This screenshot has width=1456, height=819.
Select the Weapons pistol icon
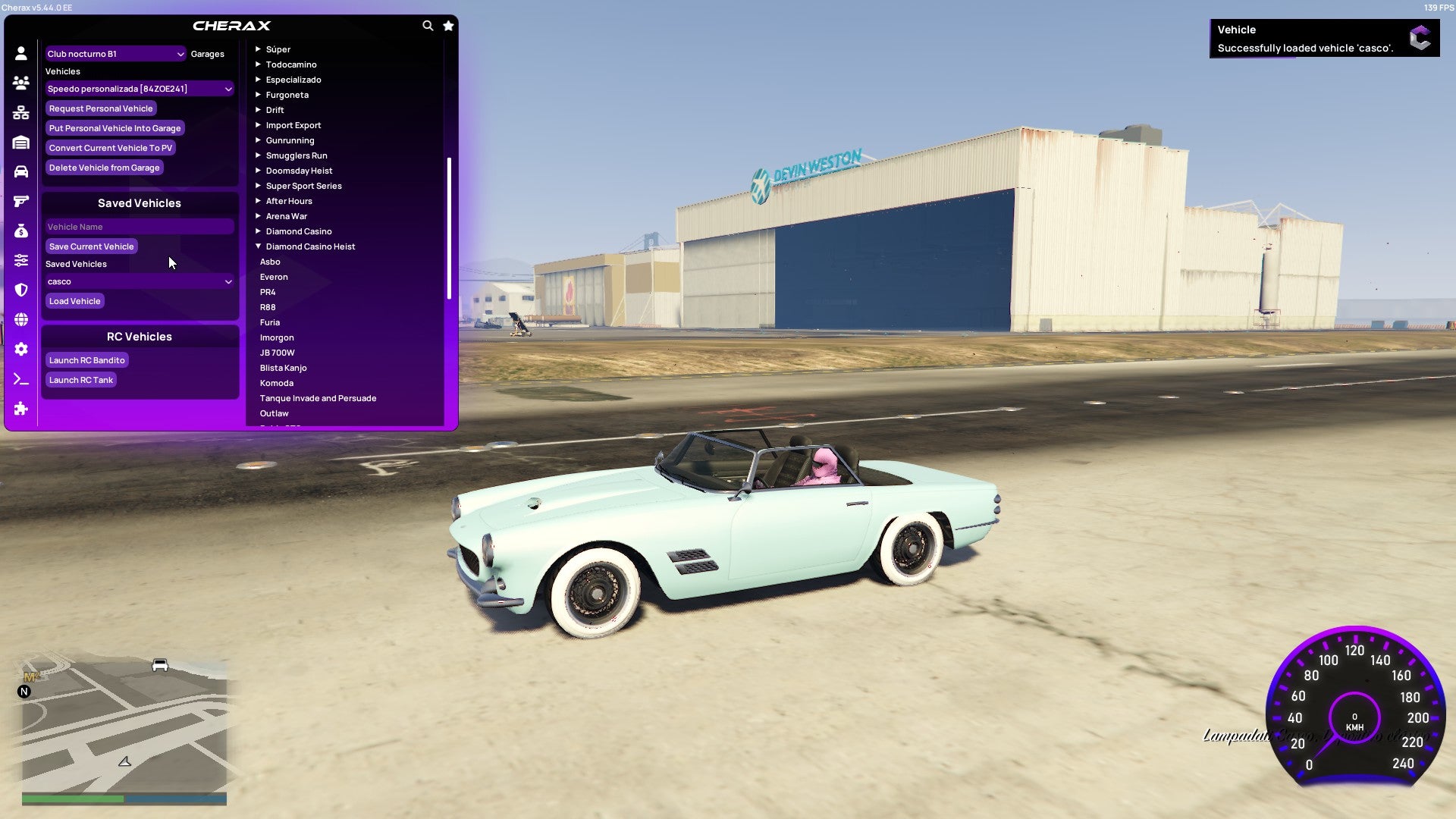tap(21, 200)
